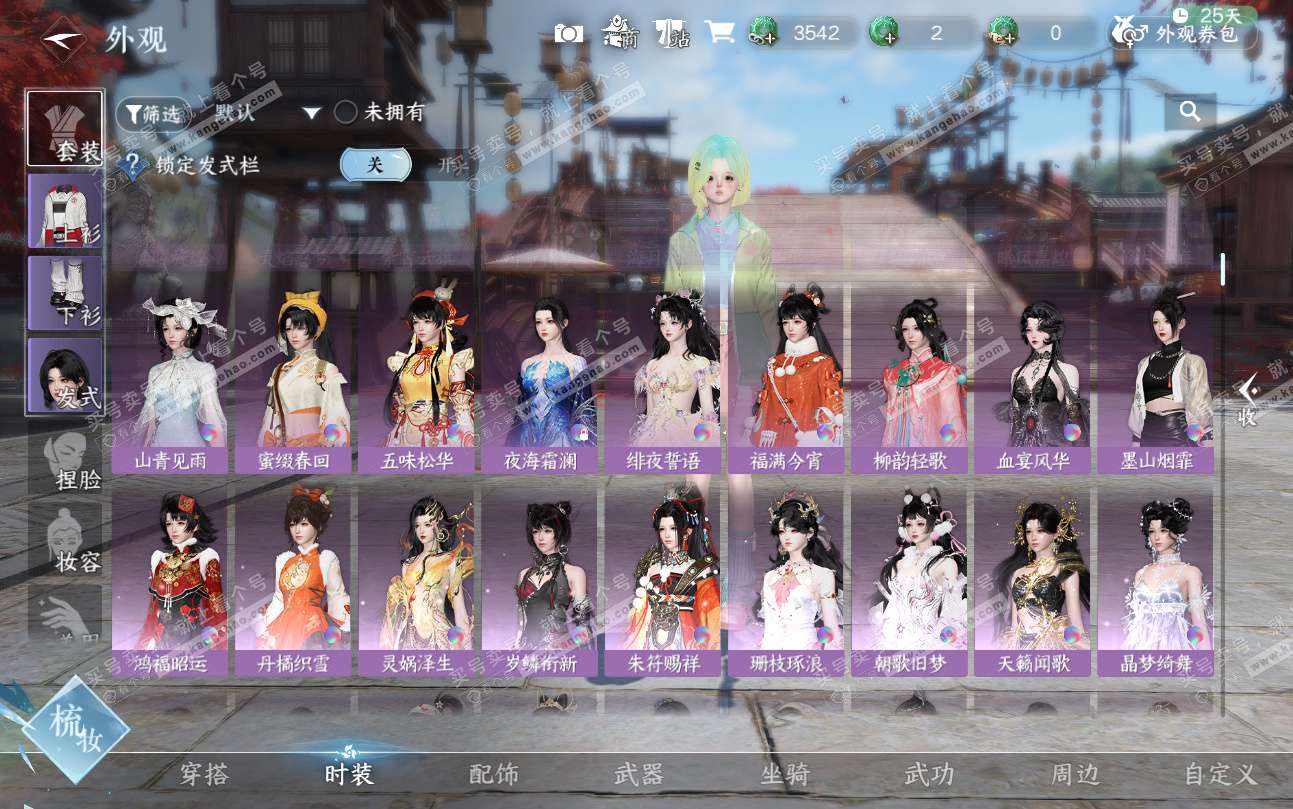This screenshot has width=1293, height=809.
Task: Go back using the top-left arrow
Action: (62, 39)
